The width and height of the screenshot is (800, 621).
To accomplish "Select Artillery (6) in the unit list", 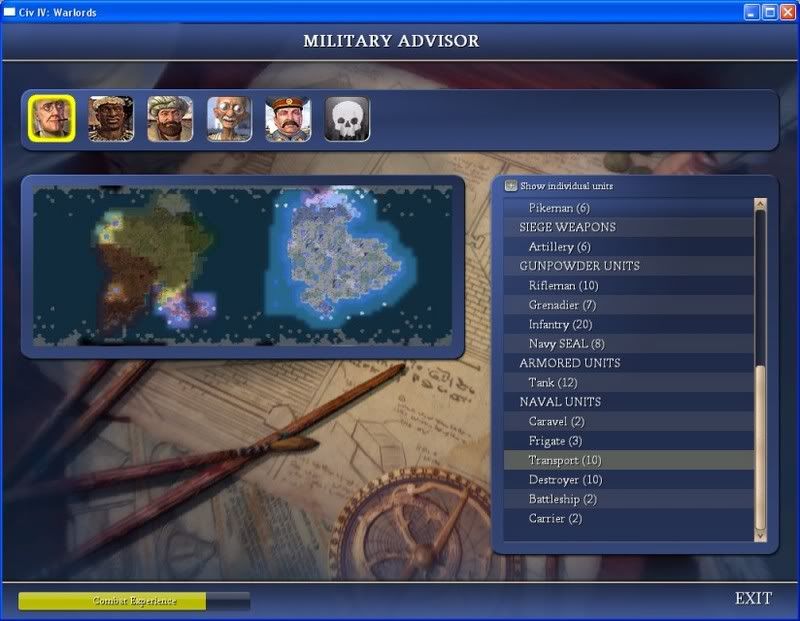I will [559, 247].
